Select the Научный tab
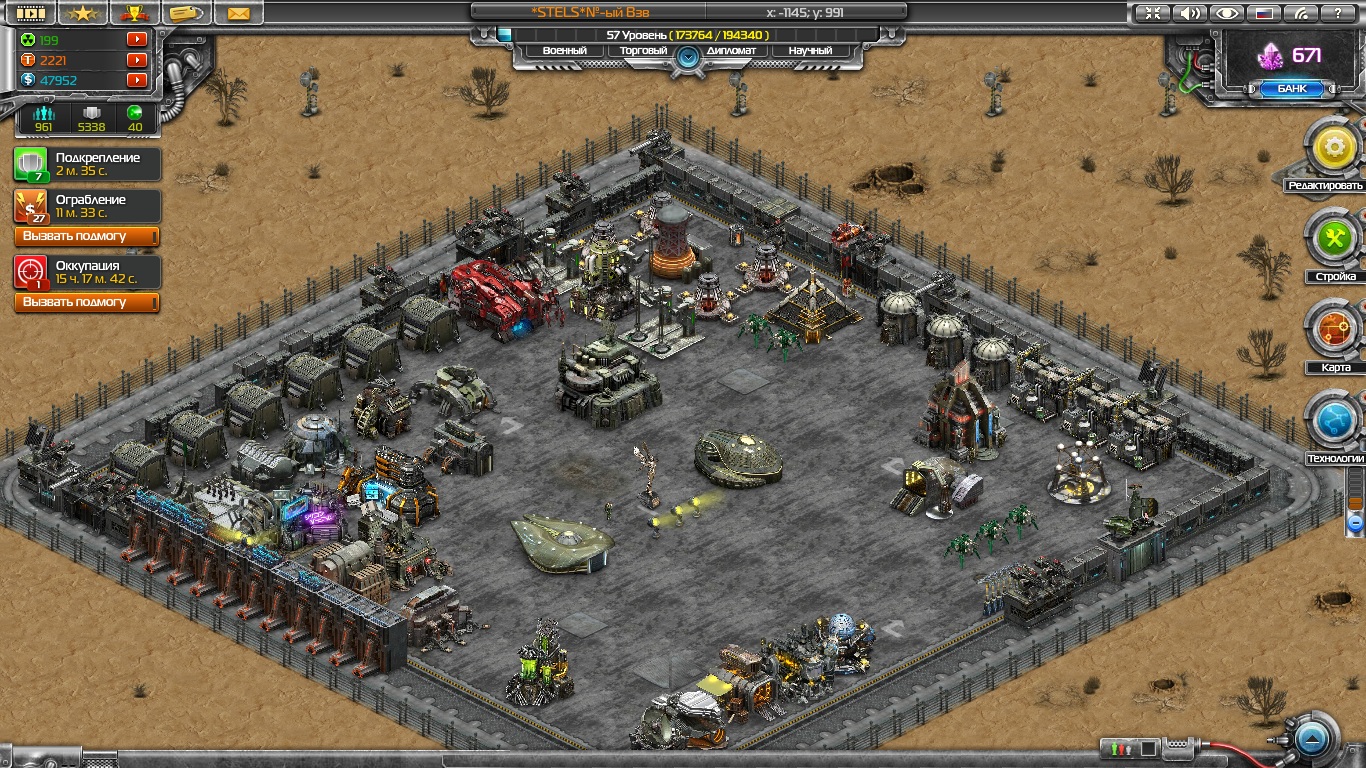 [809, 50]
